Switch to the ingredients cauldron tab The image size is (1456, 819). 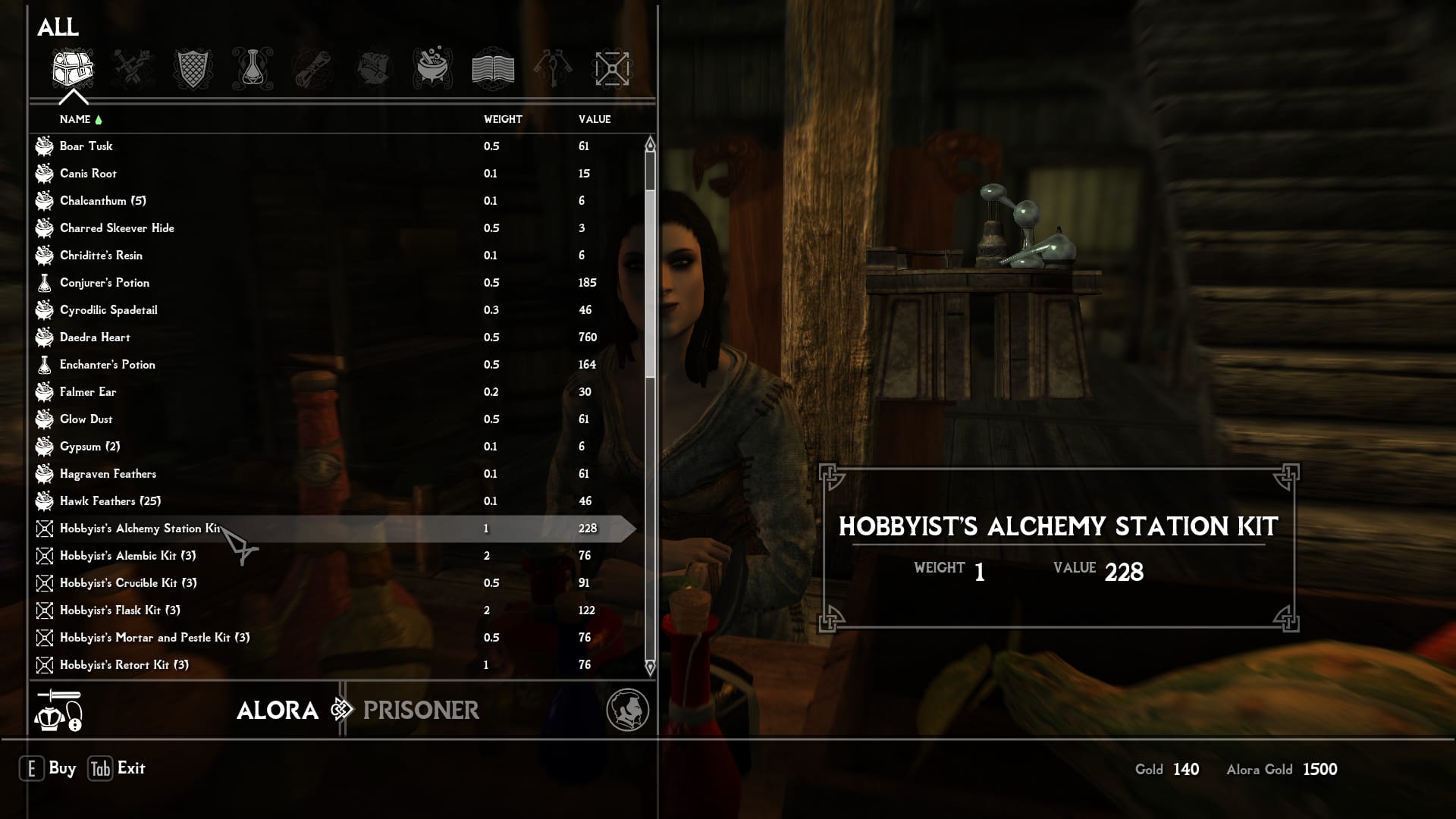click(433, 69)
